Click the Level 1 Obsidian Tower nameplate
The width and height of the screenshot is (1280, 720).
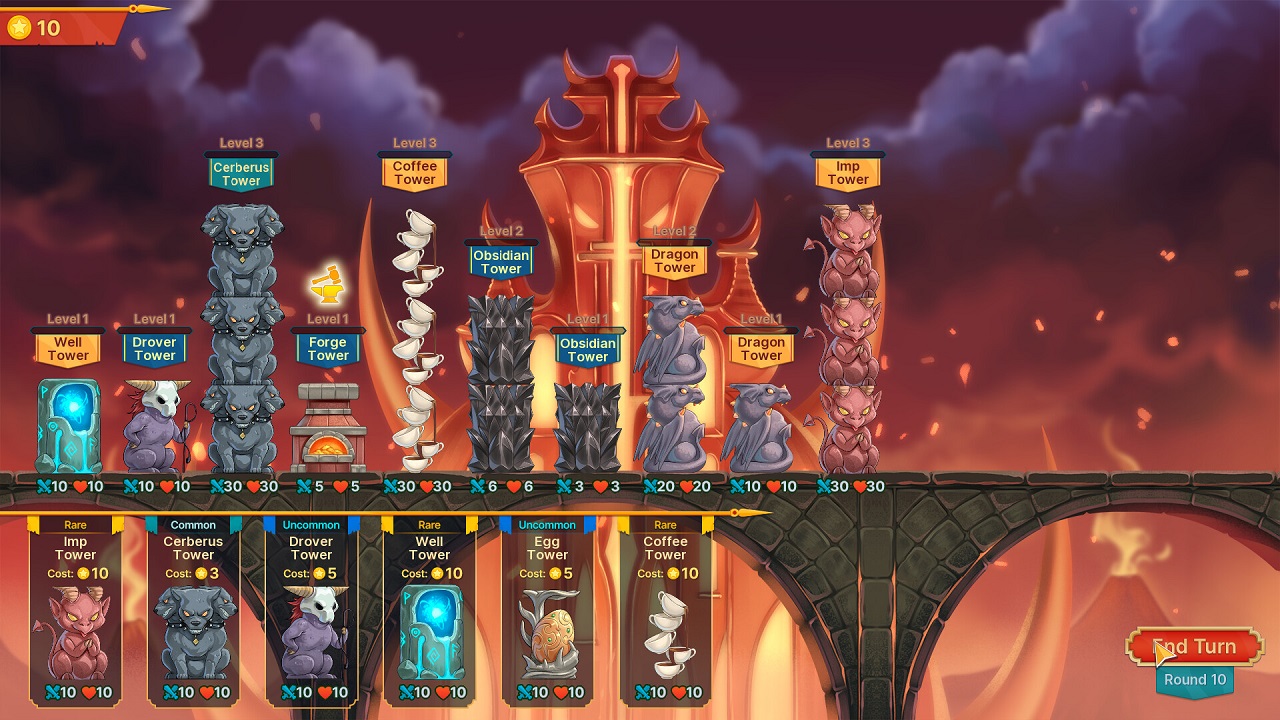(x=589, y=349)
